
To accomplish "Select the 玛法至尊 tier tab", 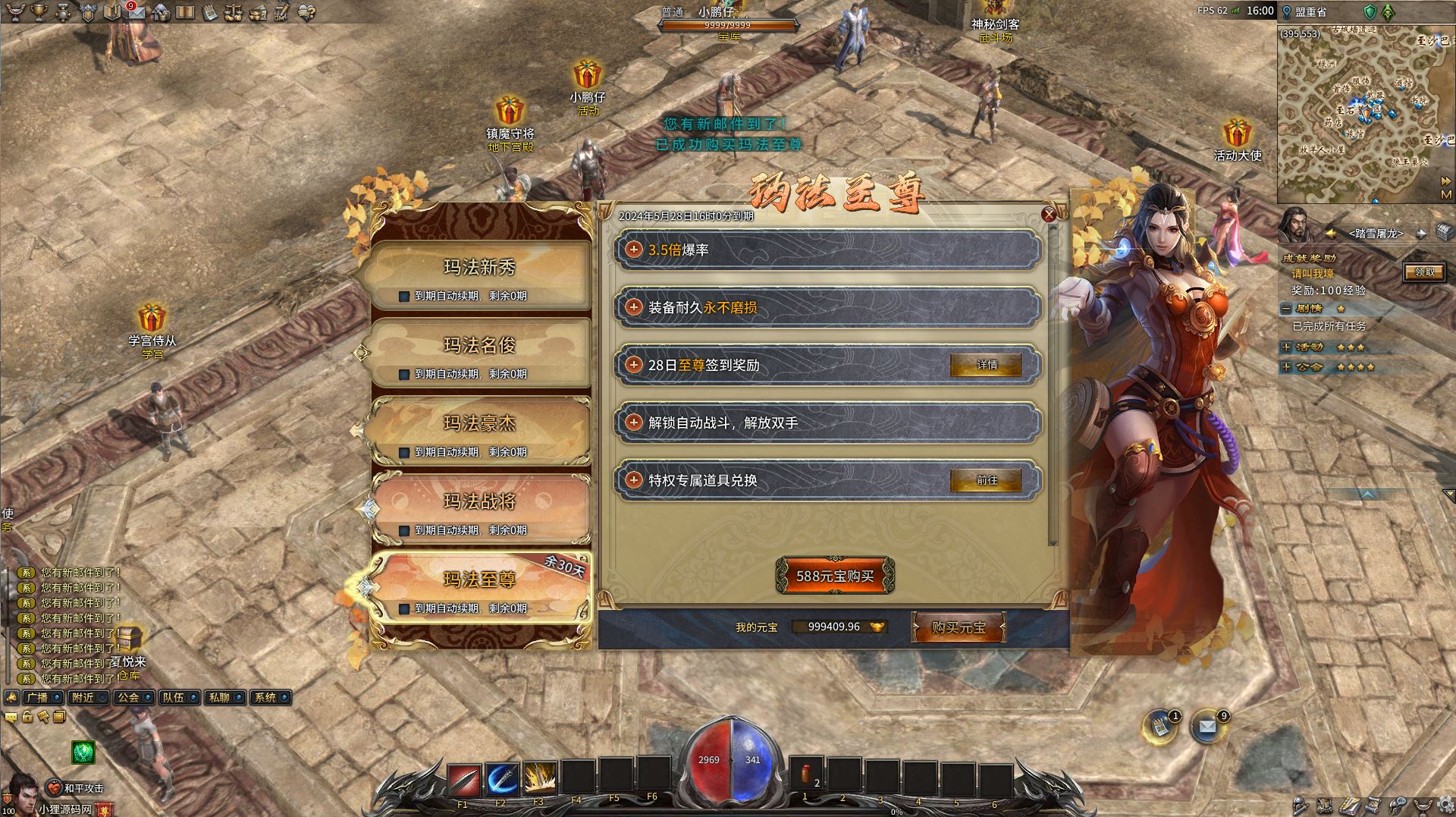I will tap(479, 580).
